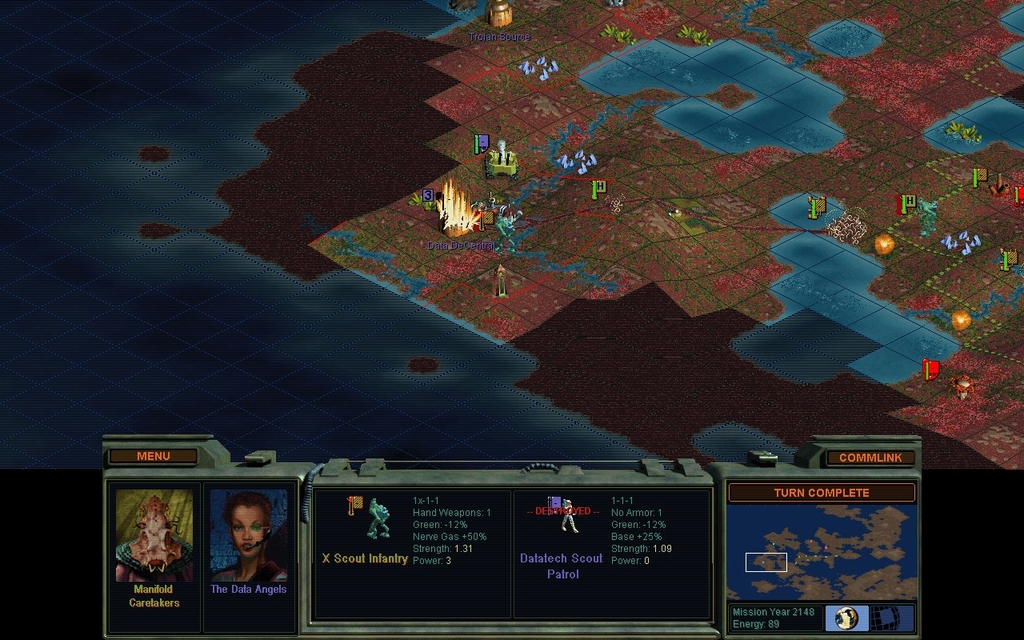Screen dimensions: 1024x640
Task: Open the MENU button
Action: (x=153, y=456)
